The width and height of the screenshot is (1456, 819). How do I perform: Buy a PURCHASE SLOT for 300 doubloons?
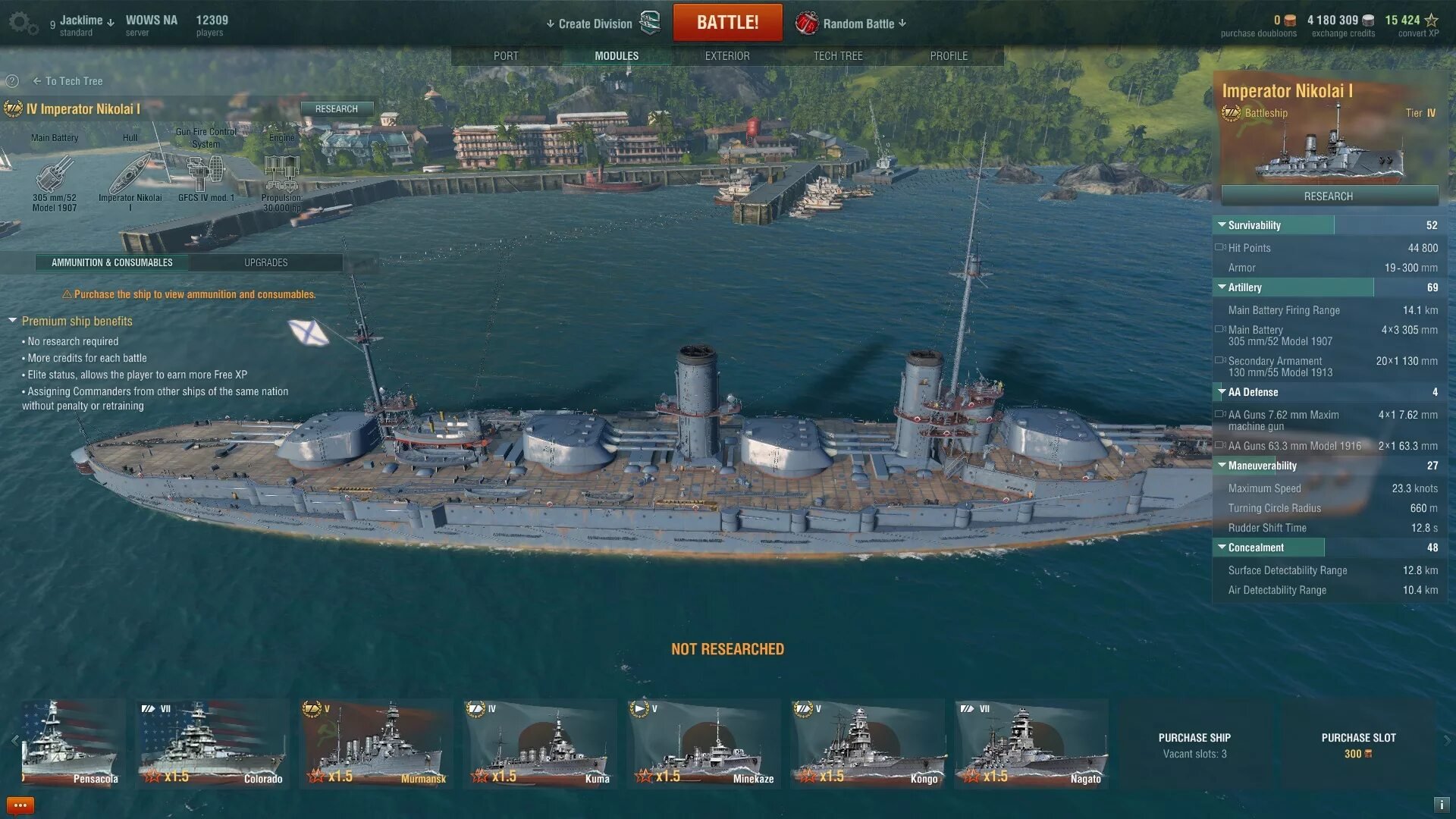1358,745
